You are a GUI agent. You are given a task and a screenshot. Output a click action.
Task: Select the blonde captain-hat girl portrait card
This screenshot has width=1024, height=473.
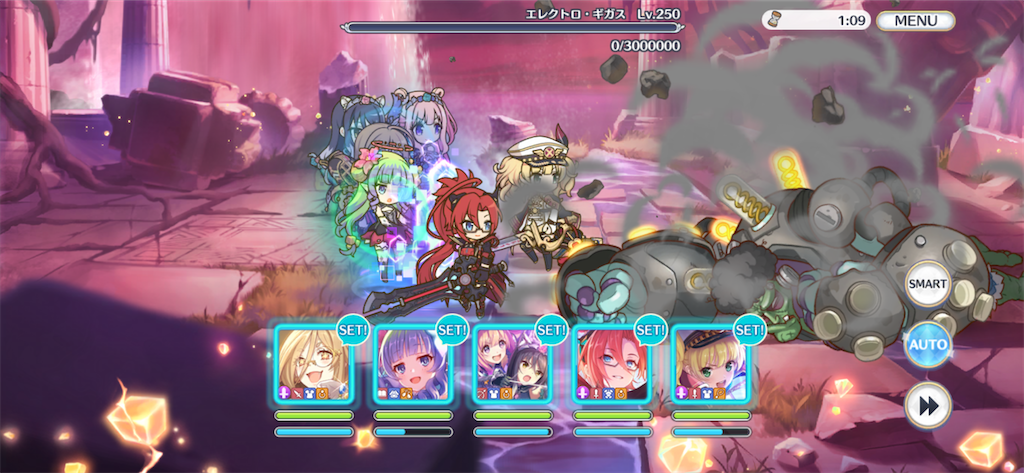coord(710,364)
